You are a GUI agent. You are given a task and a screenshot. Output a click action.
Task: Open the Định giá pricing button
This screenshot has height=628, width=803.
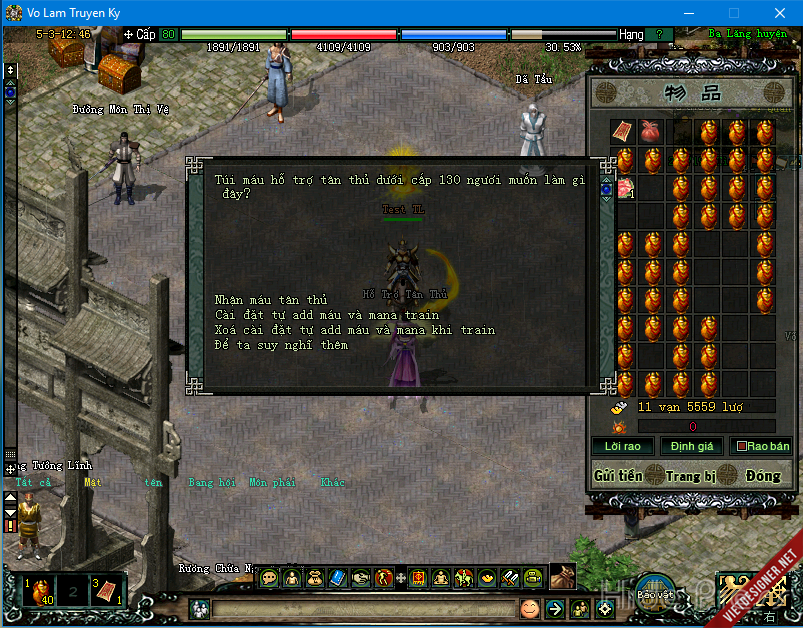click(691, 446)
